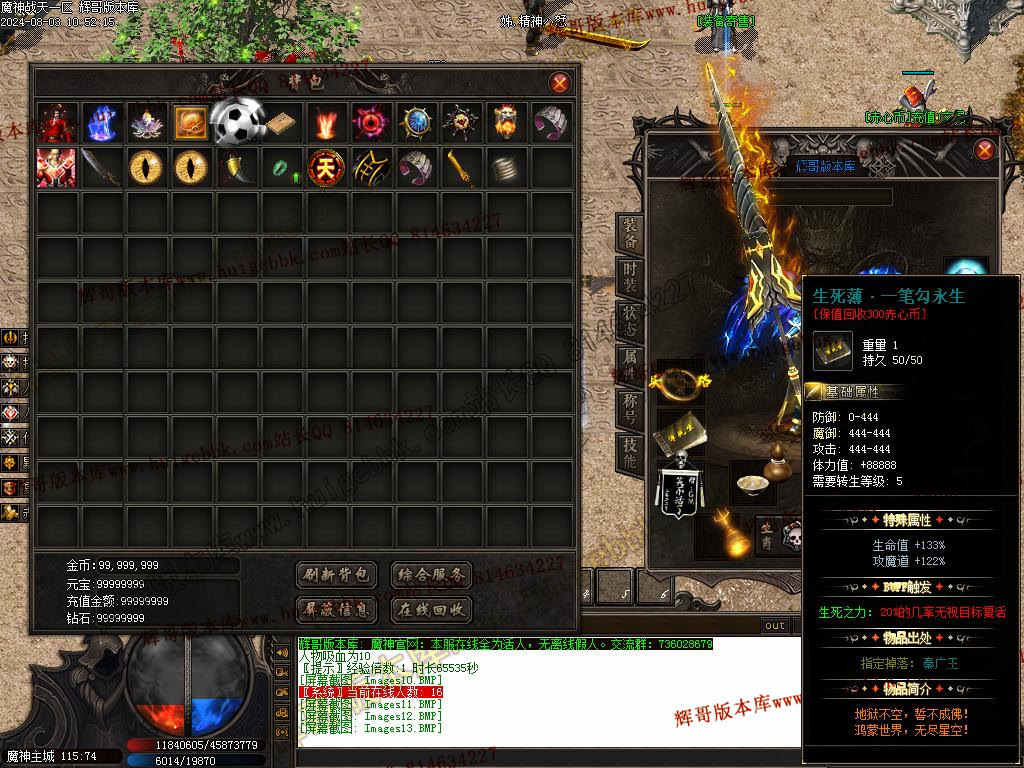Select the golden horn item
1024x768 pixels.
click(x=236, y=167)
